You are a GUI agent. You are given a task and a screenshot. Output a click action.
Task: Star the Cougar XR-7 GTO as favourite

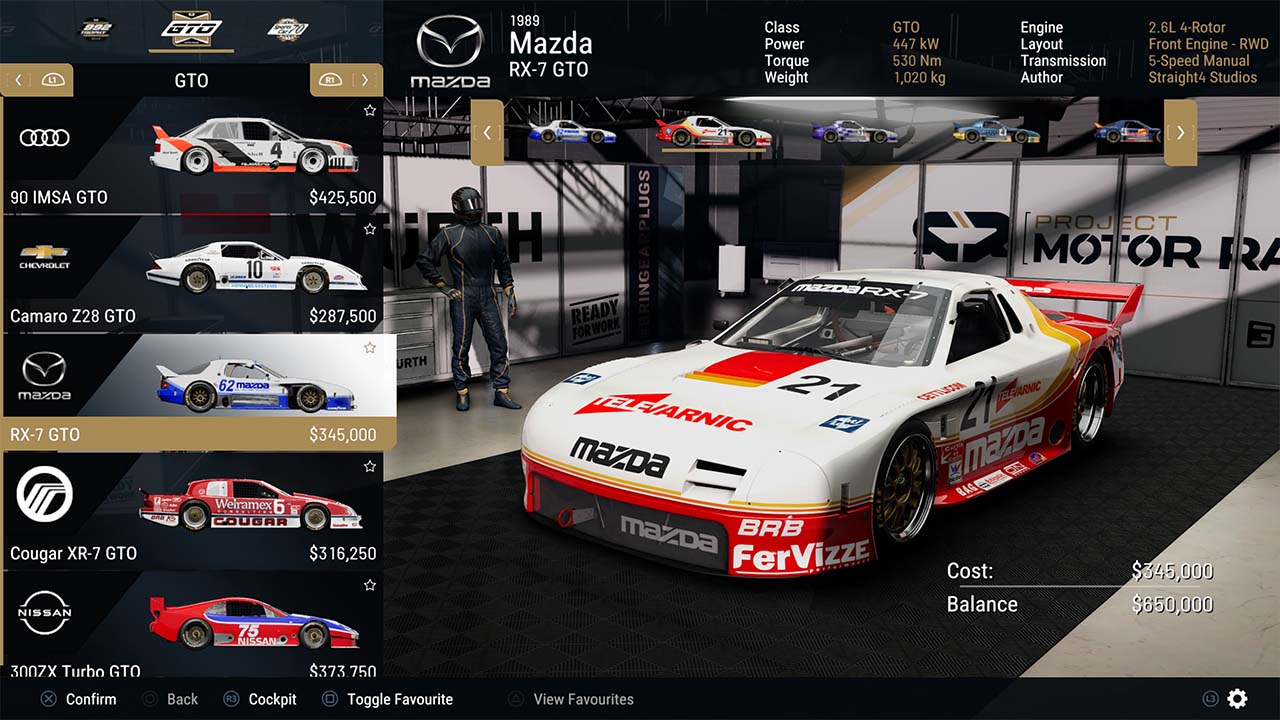[370, 466]
